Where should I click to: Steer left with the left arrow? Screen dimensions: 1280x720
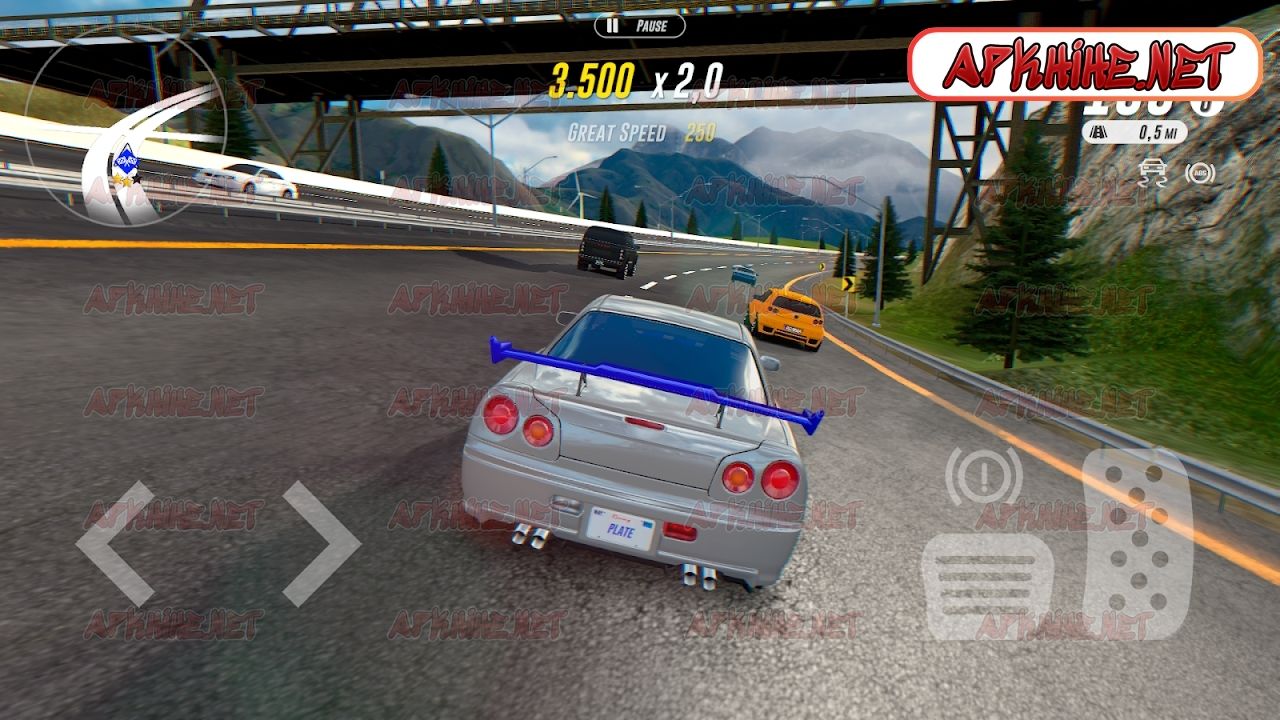[x=115, y=543]
